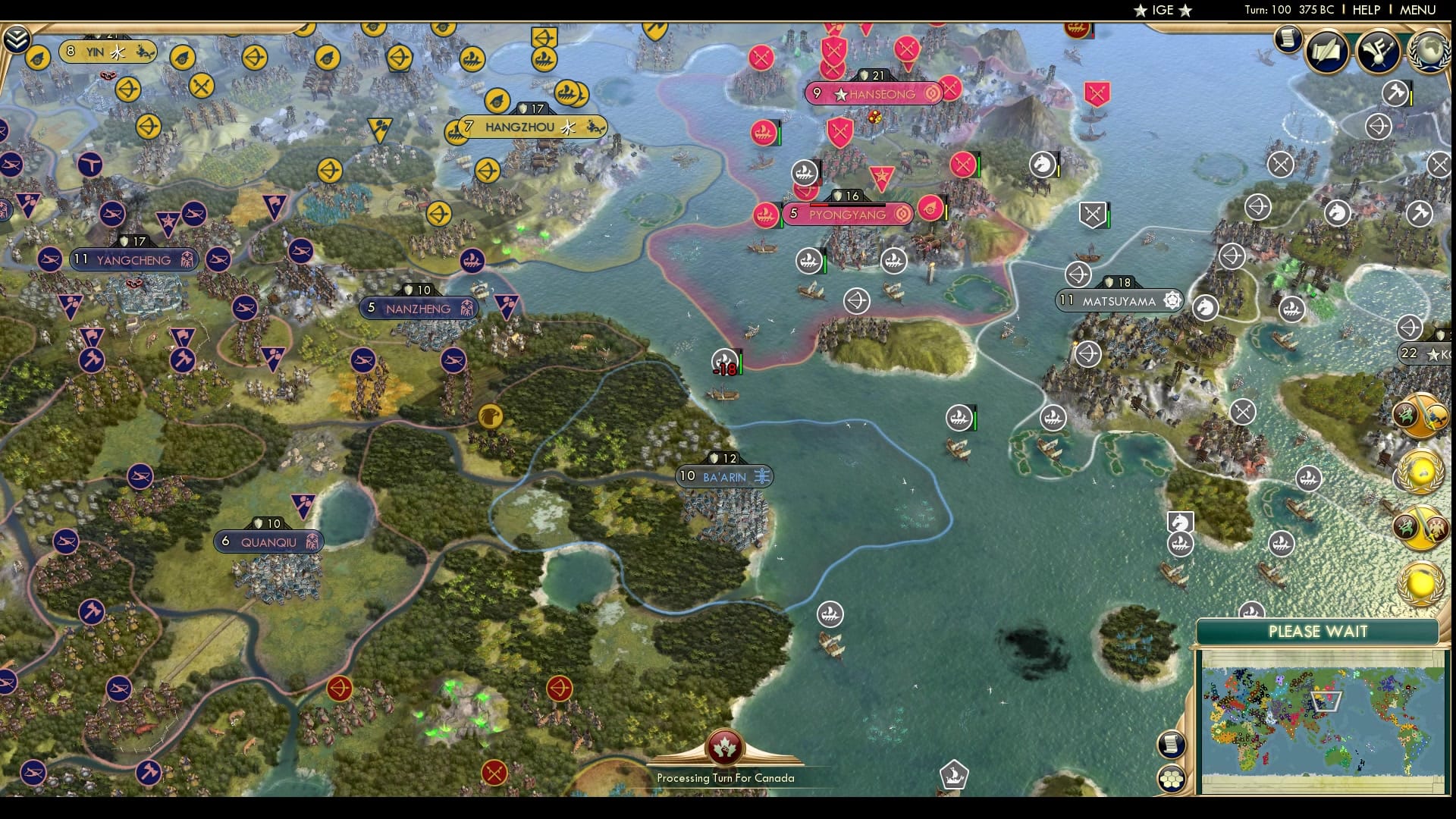Screen dimensions: 1456x819
Task: Toggle strategic view with the hex grid icon
Action: tap(1171, 777)
